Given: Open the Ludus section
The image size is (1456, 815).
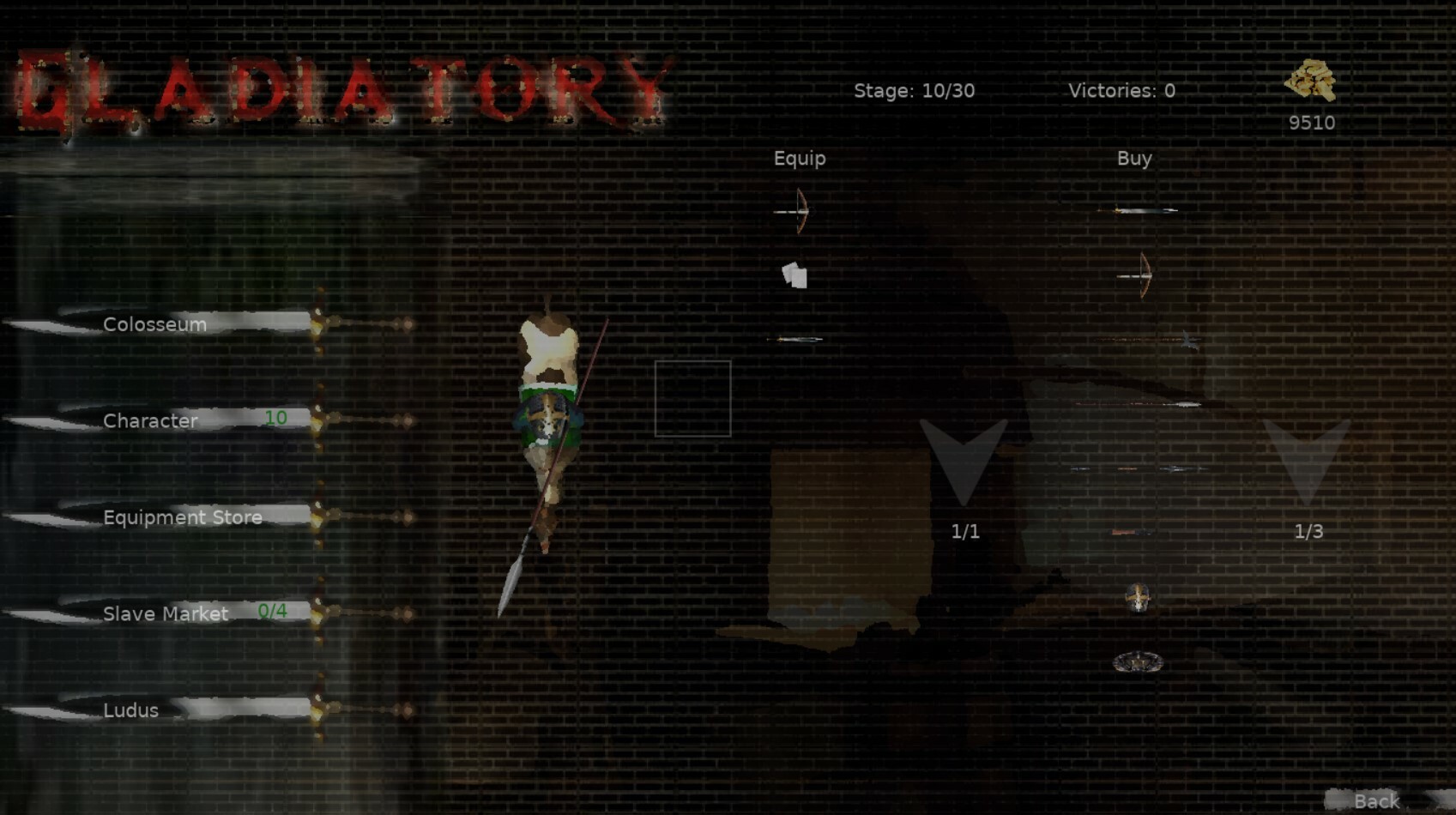Looking at the screenshot, I should pyautogui.click(x=130, y=710).
